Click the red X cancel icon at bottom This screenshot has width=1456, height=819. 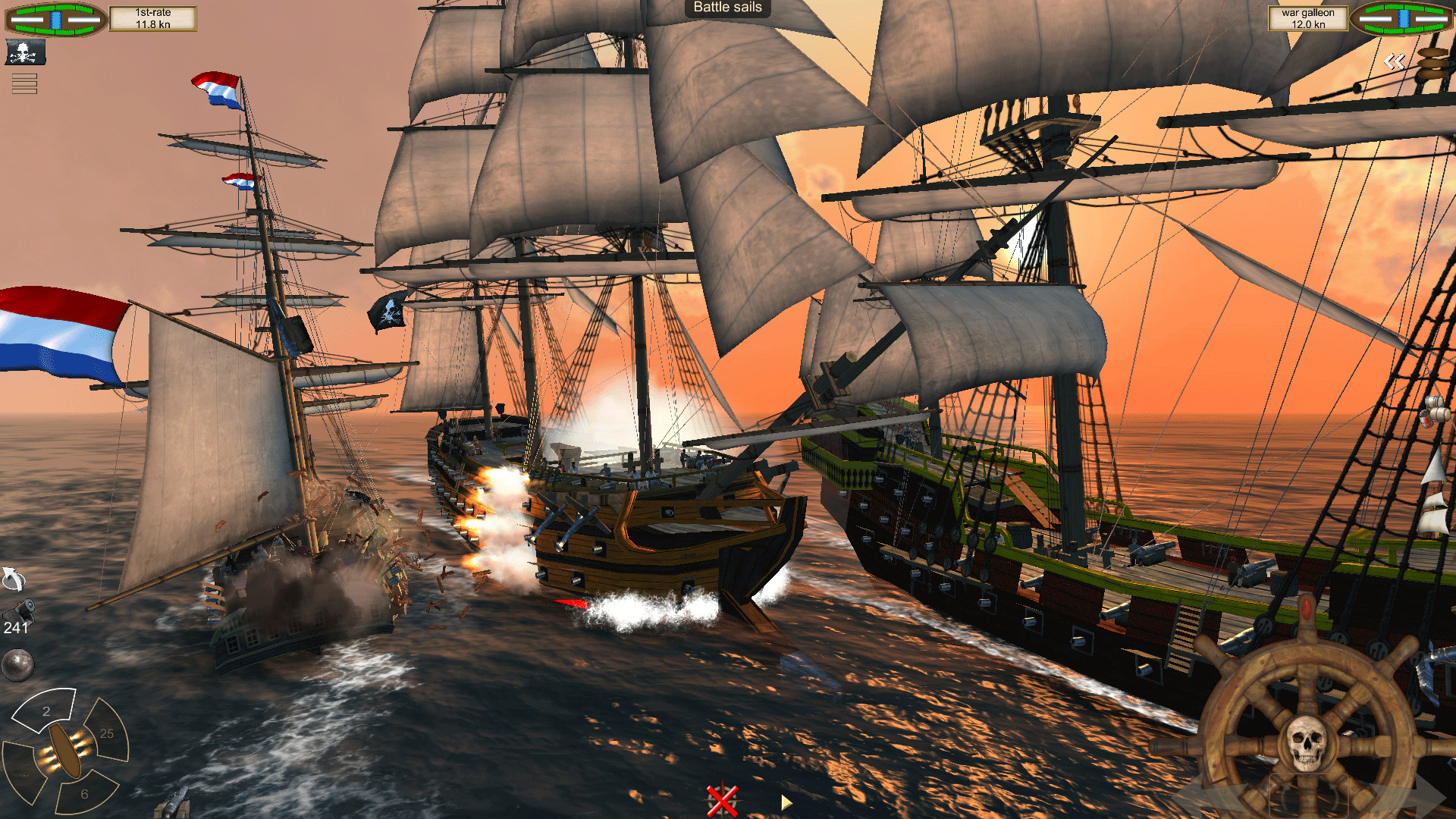pyautogui.click(x=722, y=802)
